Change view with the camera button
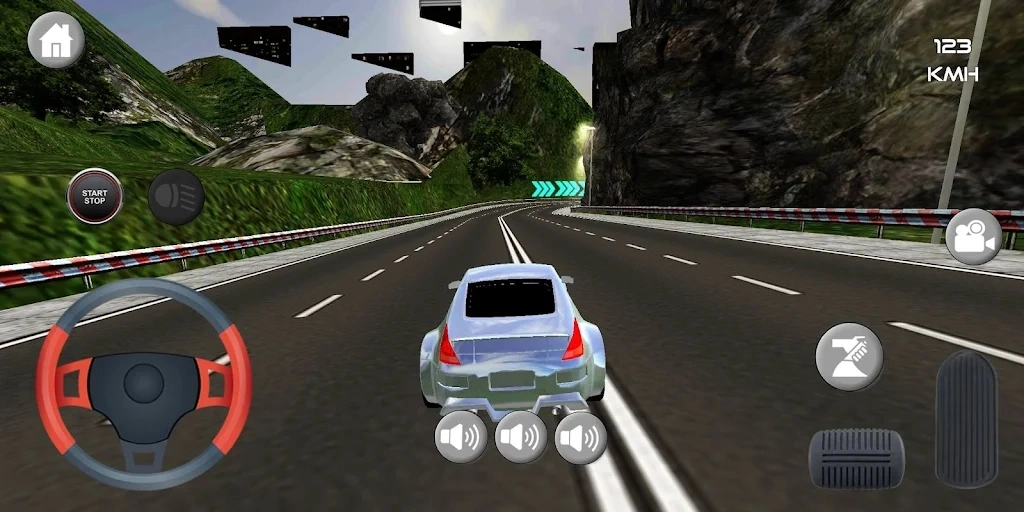 pyautogui.click(x=973, y=236)
